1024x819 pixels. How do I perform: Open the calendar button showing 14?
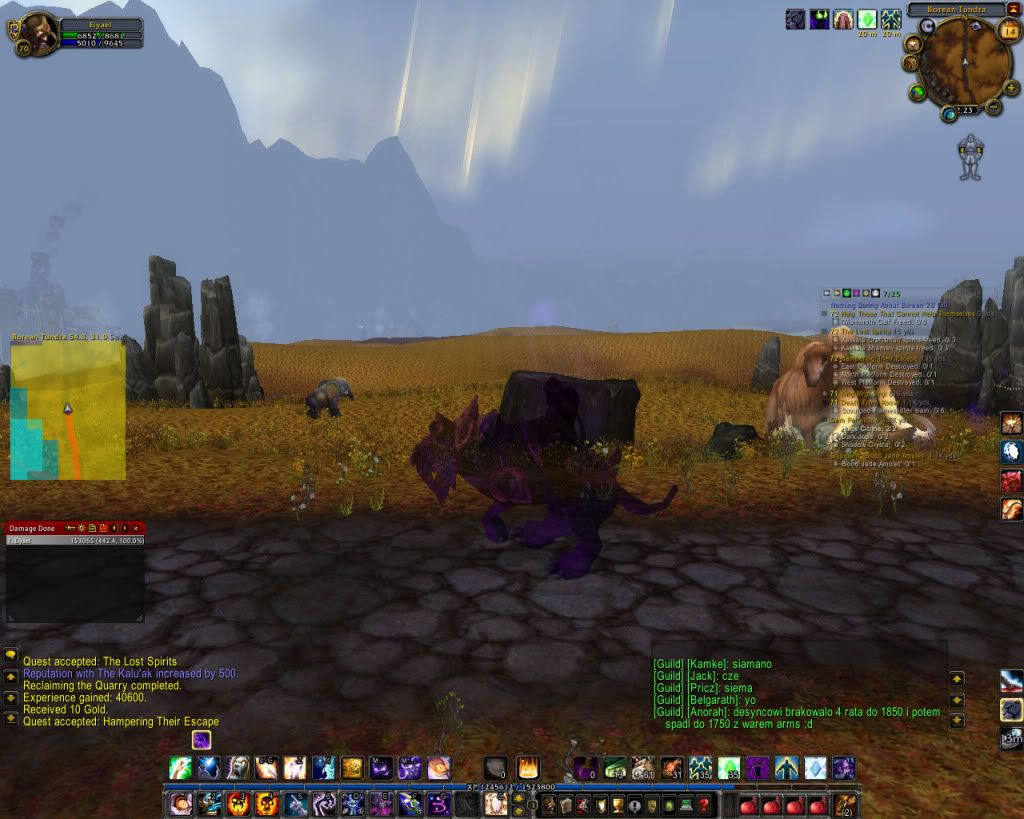tap(1008, 30)
